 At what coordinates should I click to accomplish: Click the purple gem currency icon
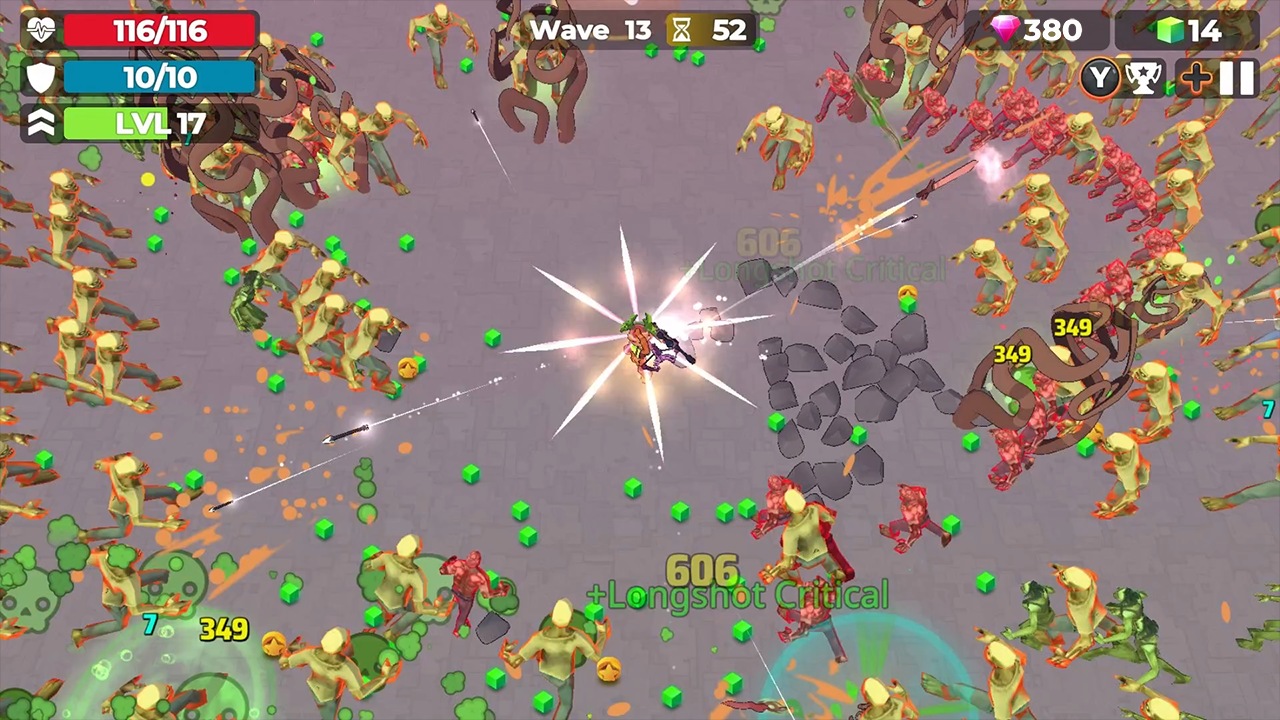coord(1005,30)
